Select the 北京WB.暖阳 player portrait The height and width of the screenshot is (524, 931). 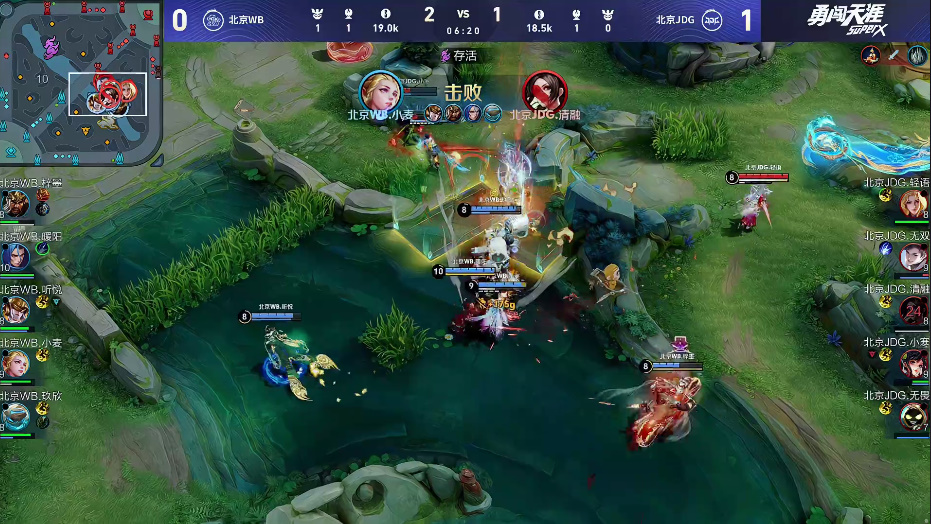click(x=16, y=258)
